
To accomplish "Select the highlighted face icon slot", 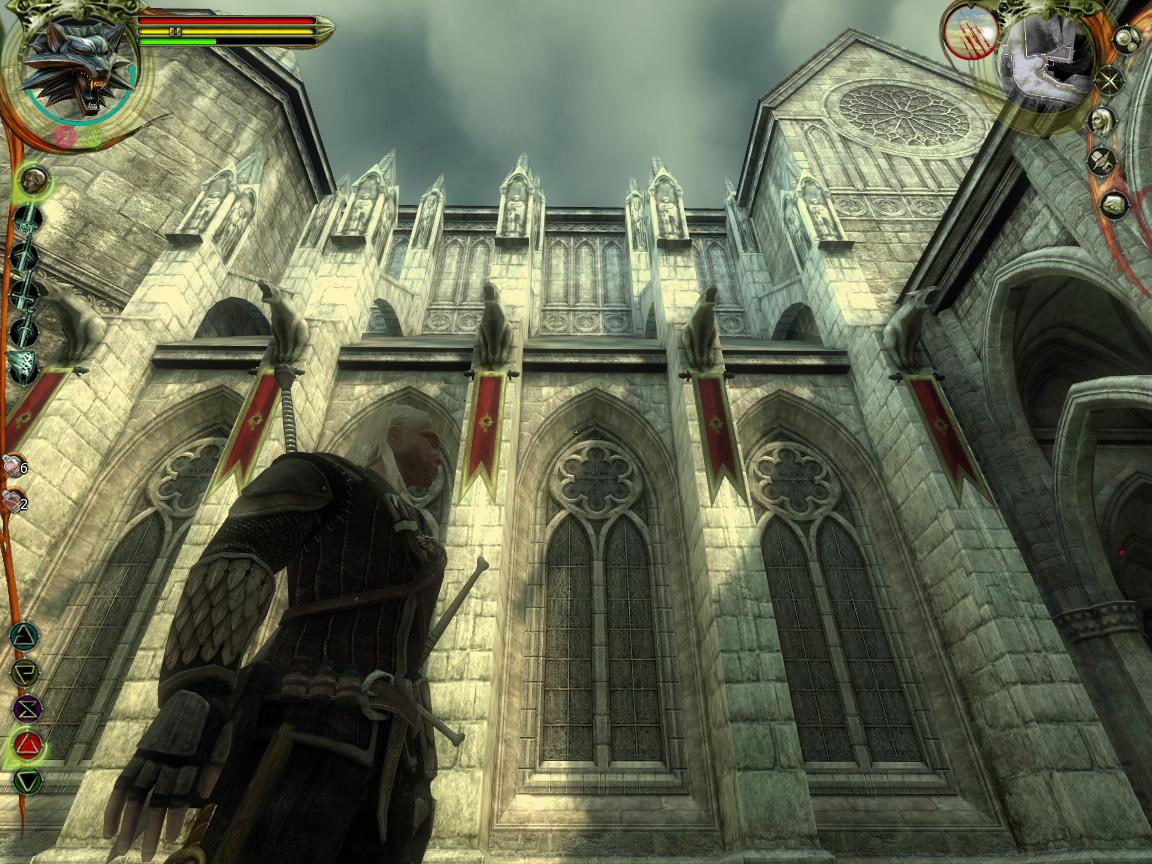I will (33, 181).
